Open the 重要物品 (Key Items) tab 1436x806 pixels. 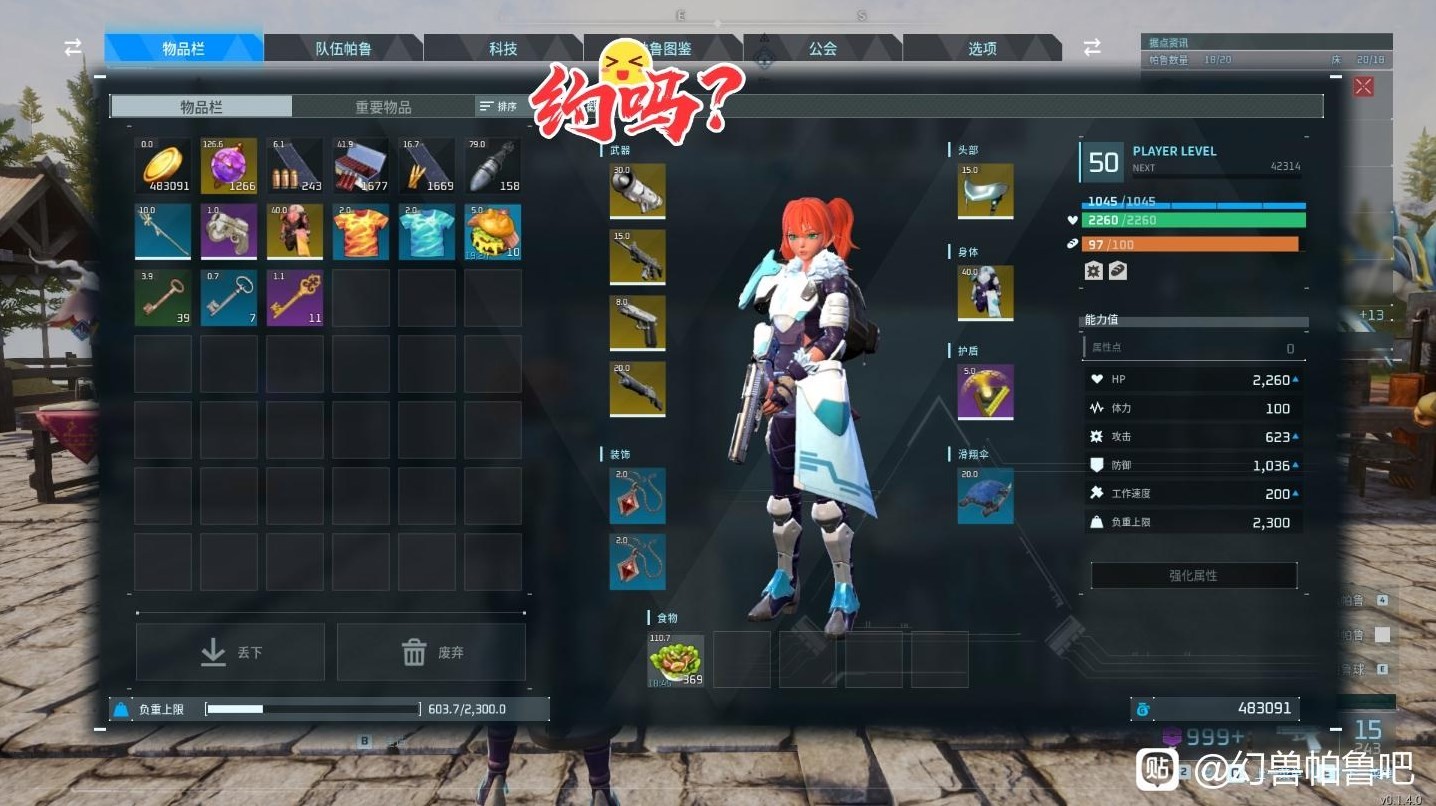click(x=385, y=105)
